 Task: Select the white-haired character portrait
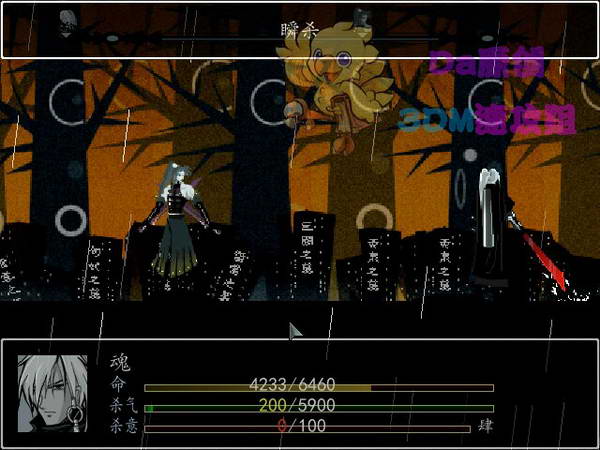tap(52, 393)
